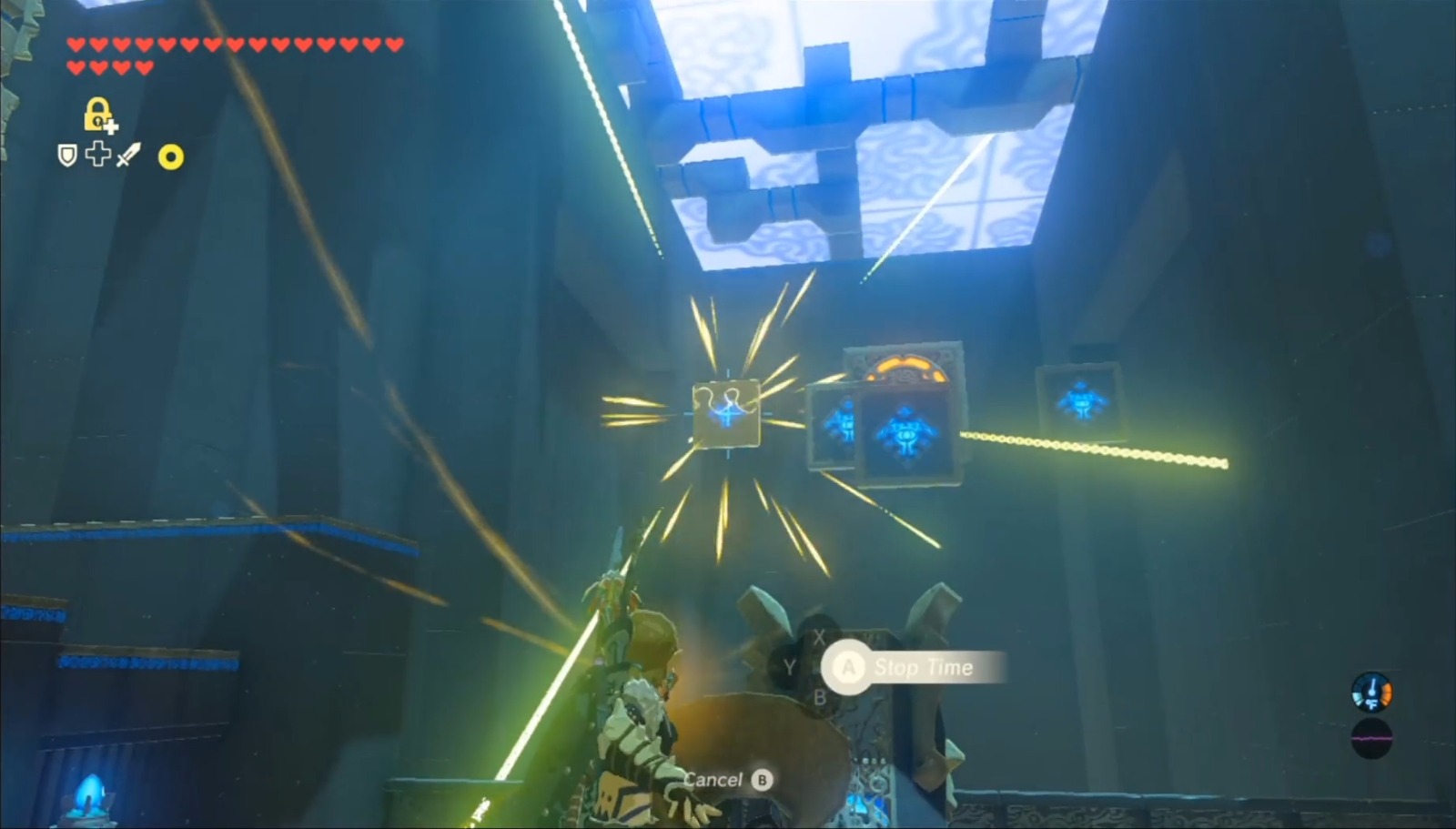Click the yellow Stasis rune indicator icon
1456x829 pixels.
(173, 157)
